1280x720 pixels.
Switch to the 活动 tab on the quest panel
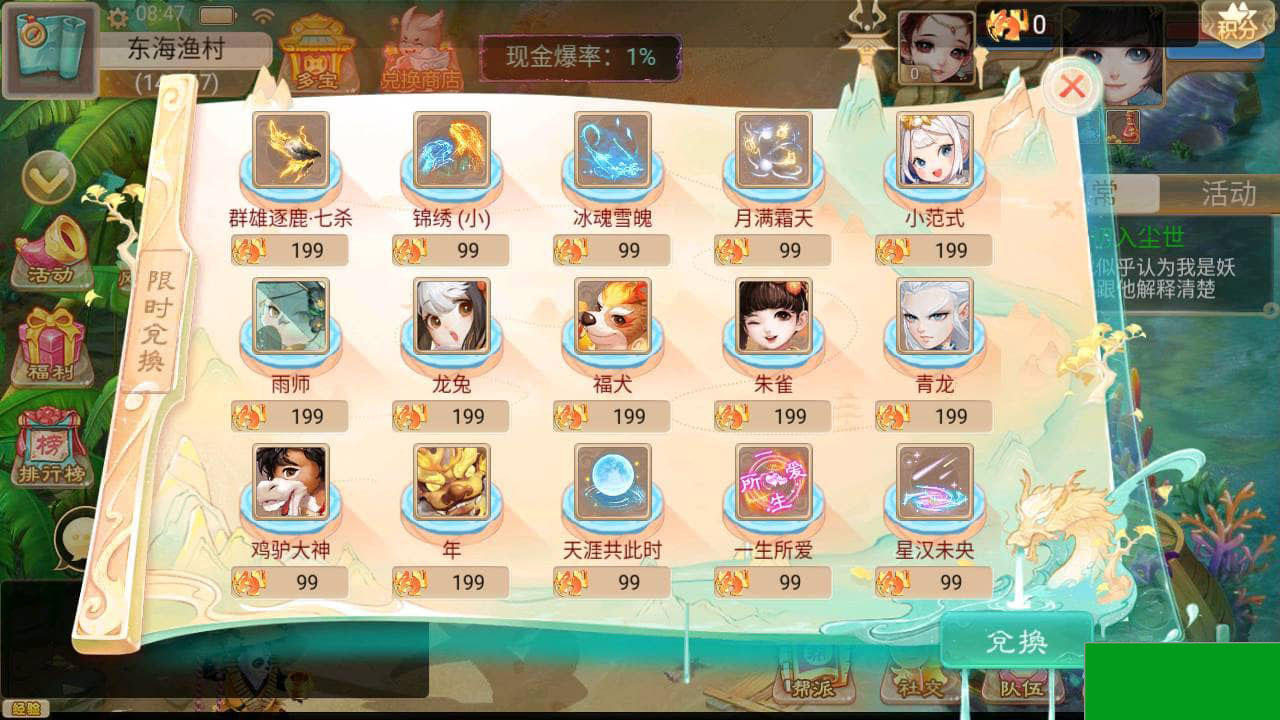tap(1229, 194)
